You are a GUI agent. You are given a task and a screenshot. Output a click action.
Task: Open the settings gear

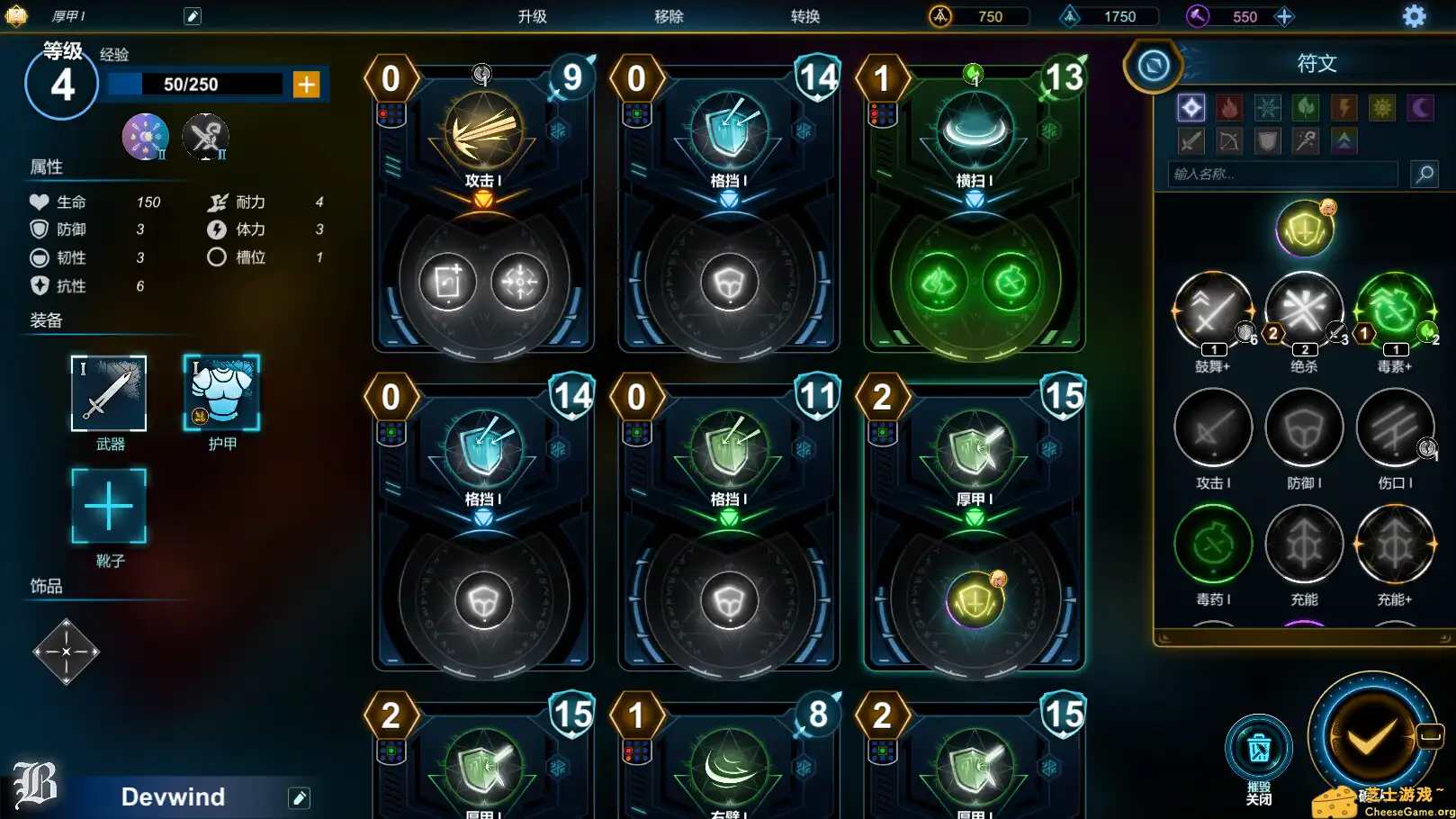(x=1416, y=16)
